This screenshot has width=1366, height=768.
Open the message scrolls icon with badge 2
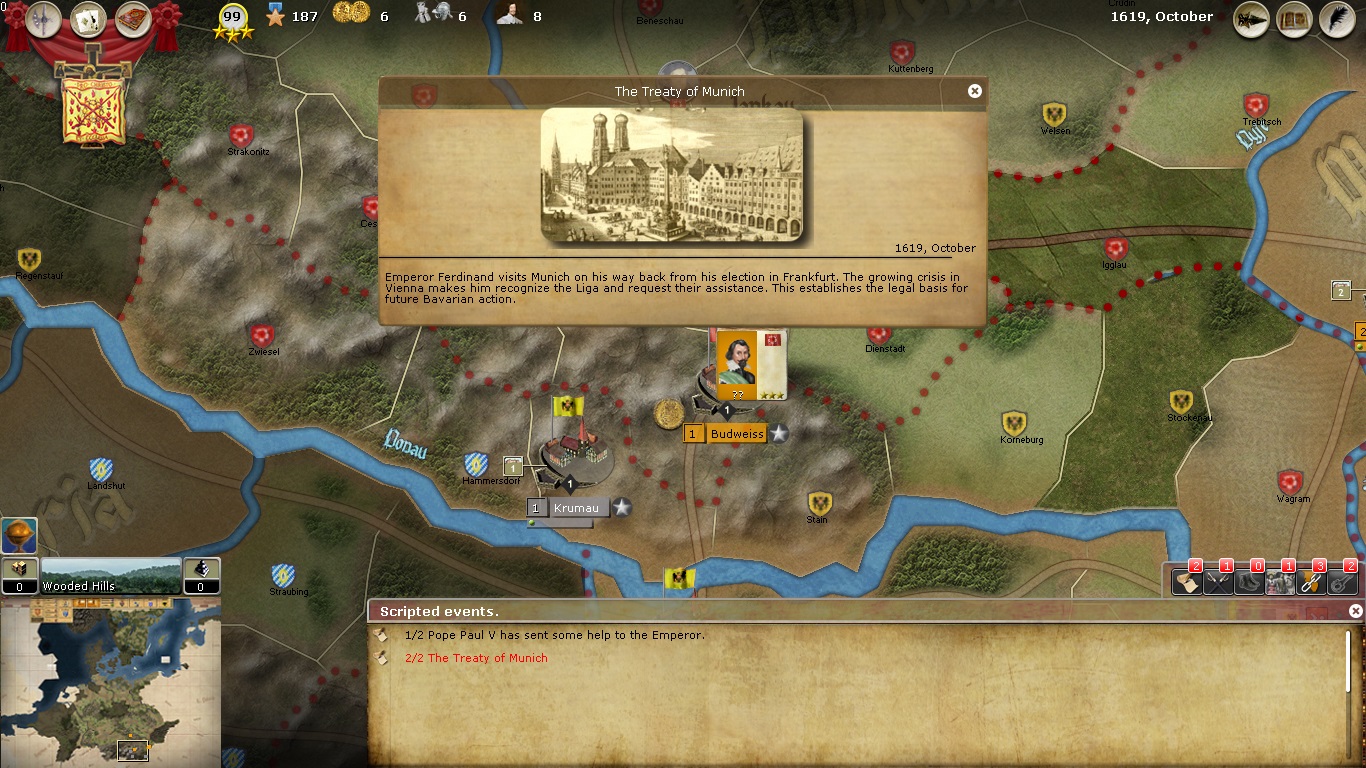(x=1187, y=582)
